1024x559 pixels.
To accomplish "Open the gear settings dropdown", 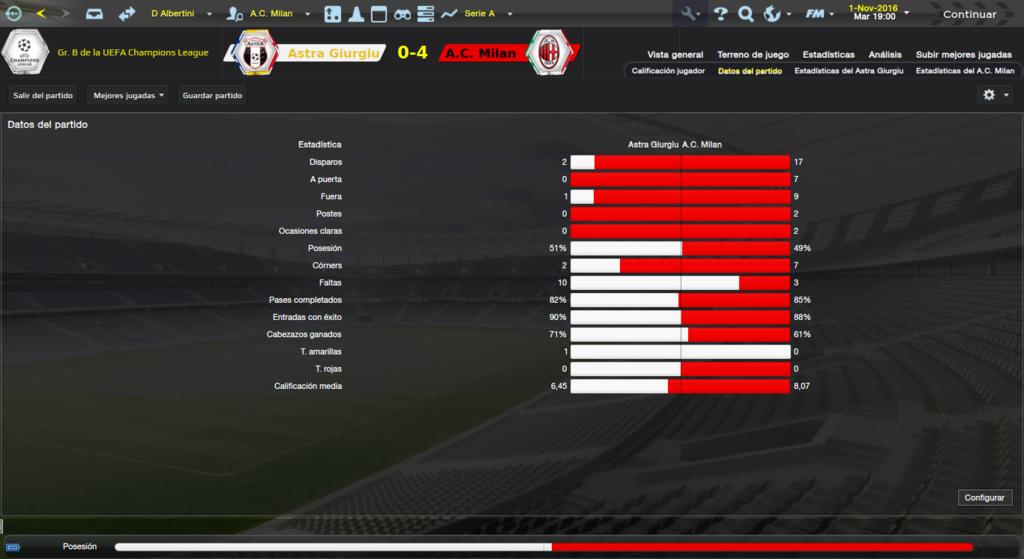I will tap(996, 95).
